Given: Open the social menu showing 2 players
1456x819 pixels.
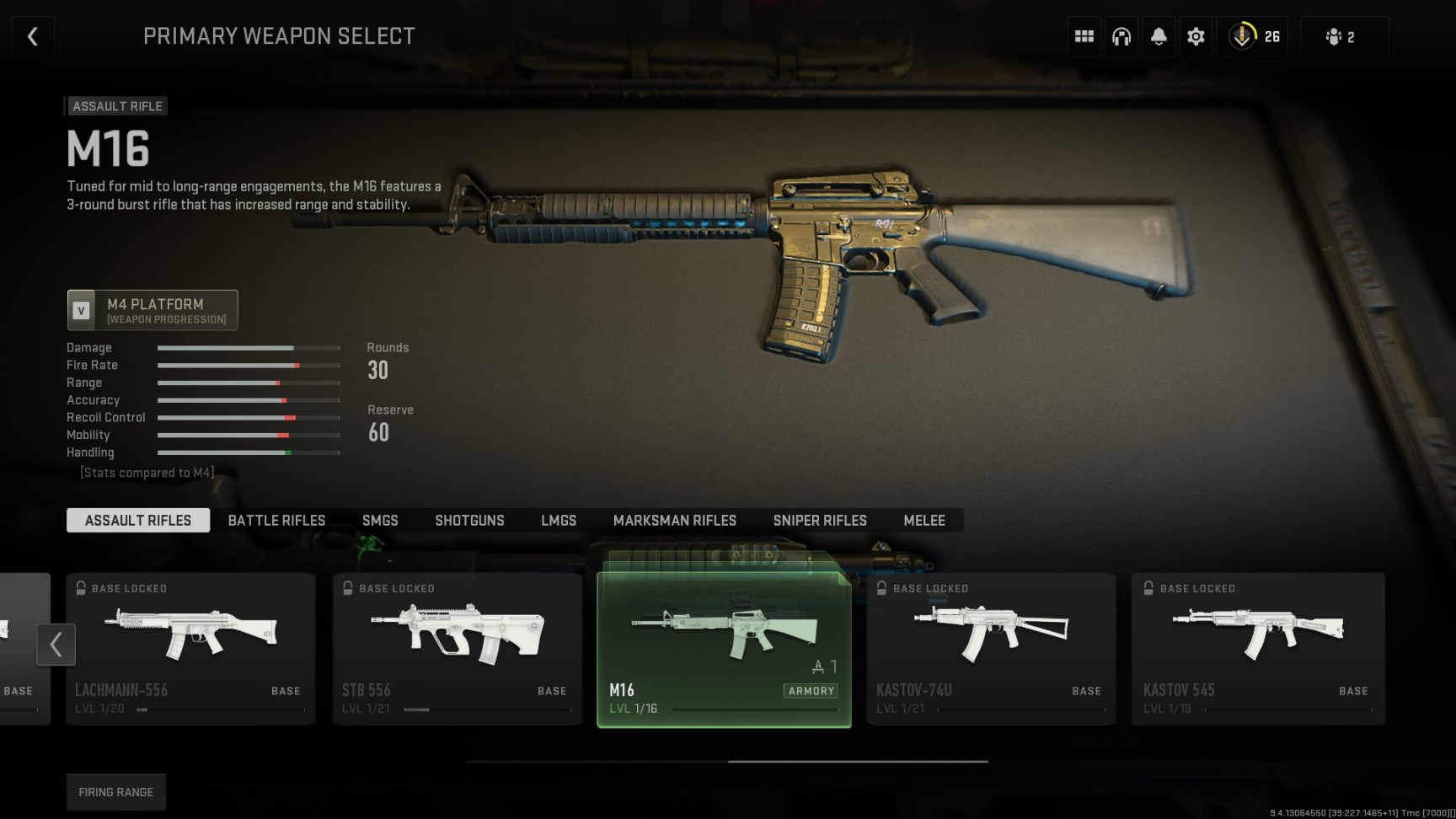Looking at the screenshot, I should coord(1339,36).
